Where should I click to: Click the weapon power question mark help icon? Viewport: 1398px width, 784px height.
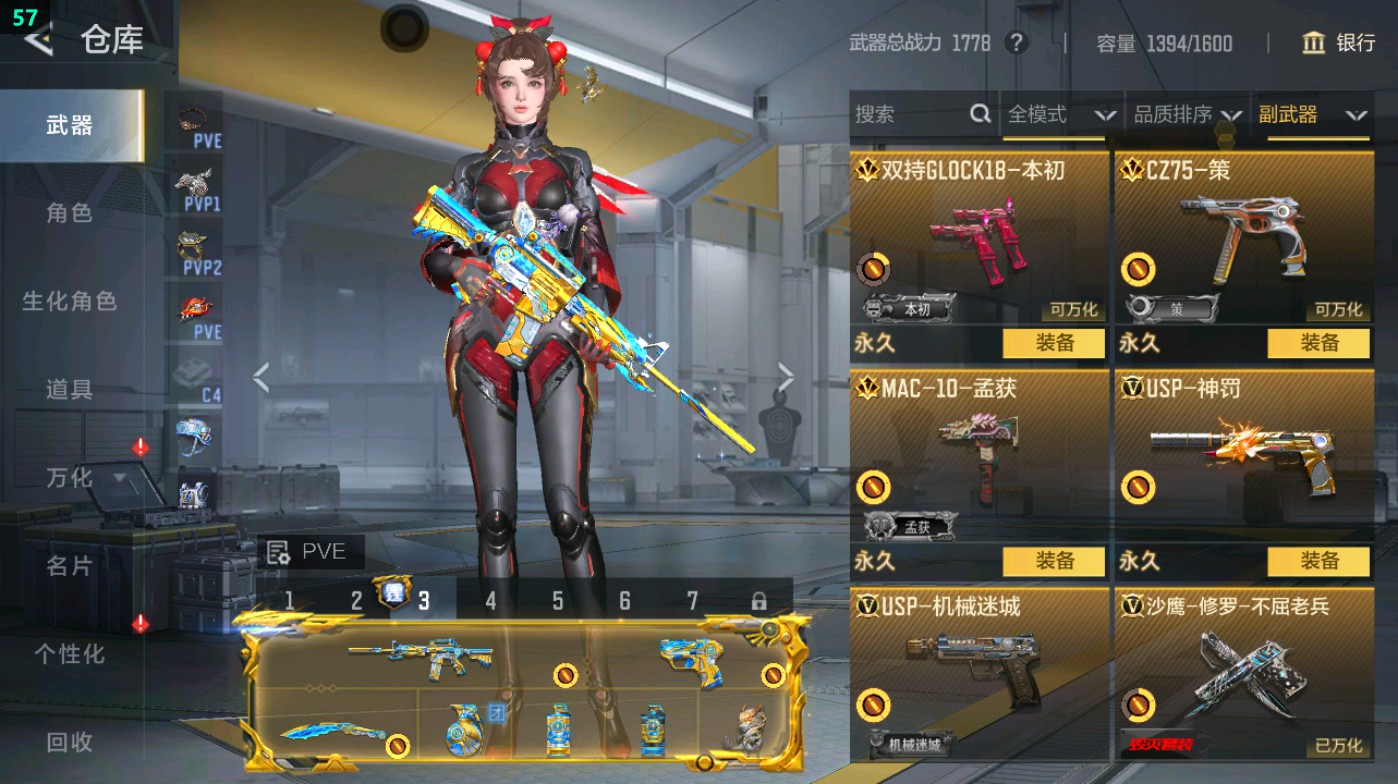[x=1016, y=43]
